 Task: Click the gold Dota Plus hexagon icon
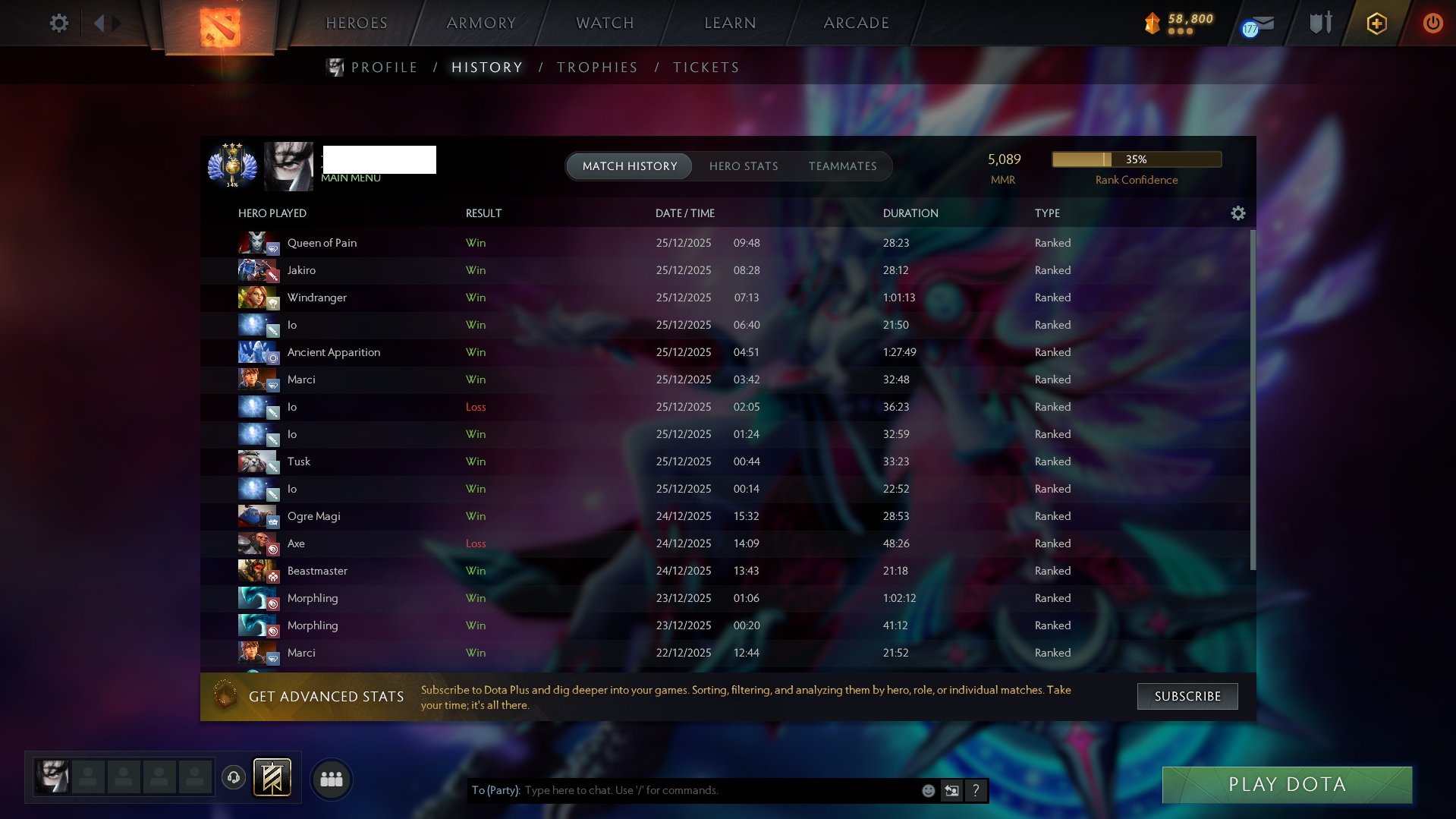point(1376,24)
